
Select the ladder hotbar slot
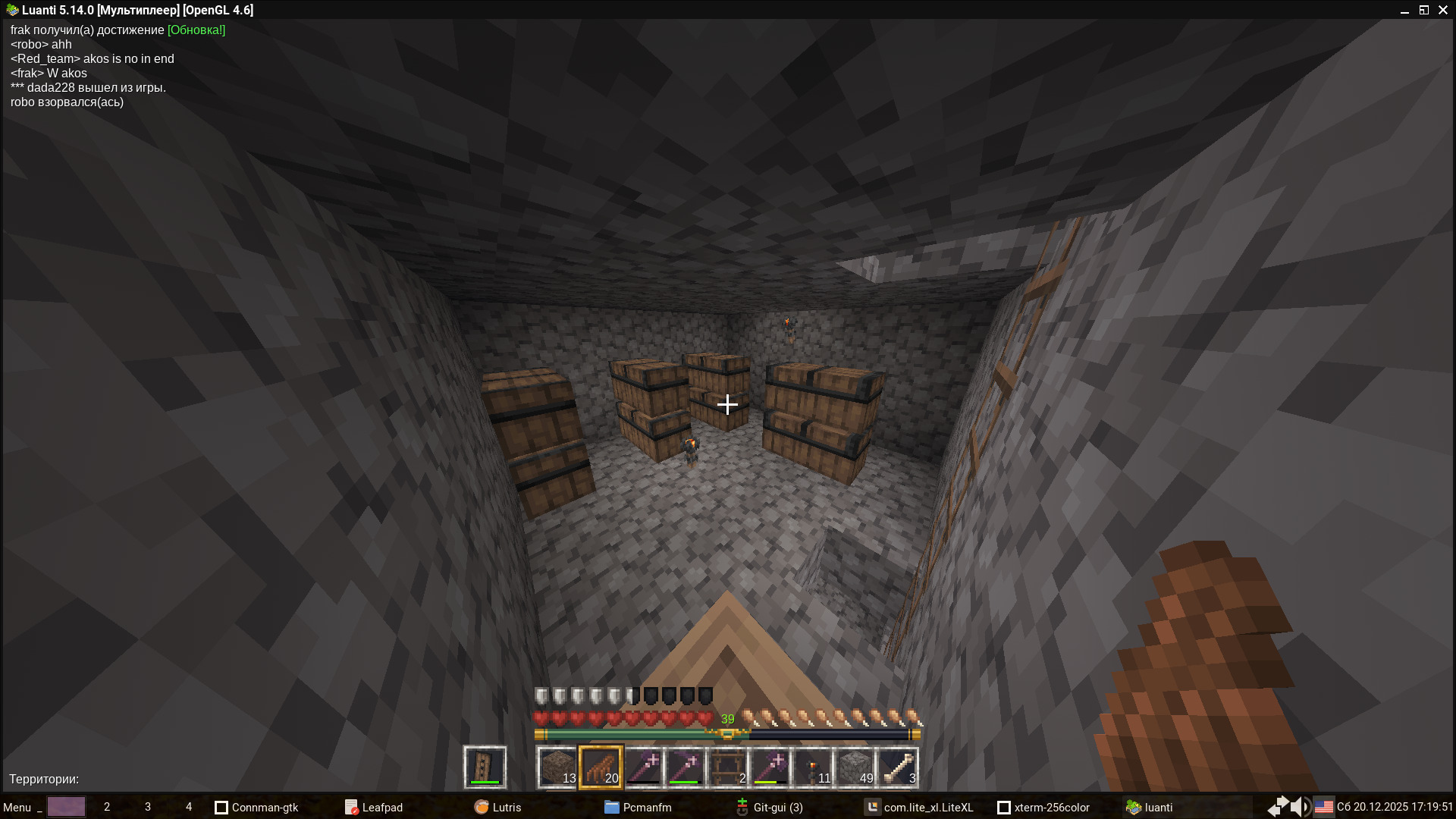pyautogui.click(x=728, y=767)
